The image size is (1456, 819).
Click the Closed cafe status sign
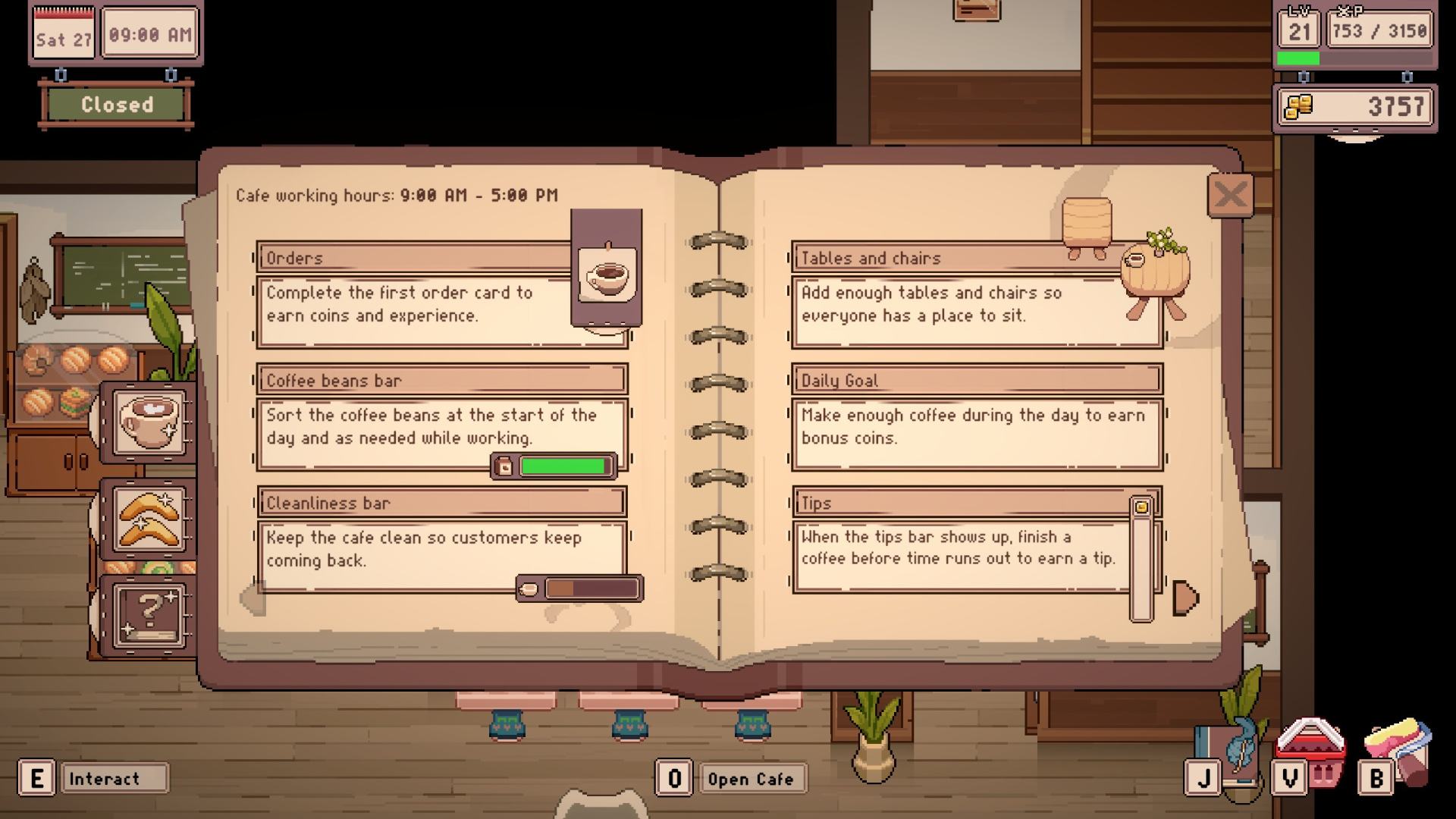[117, 105]
